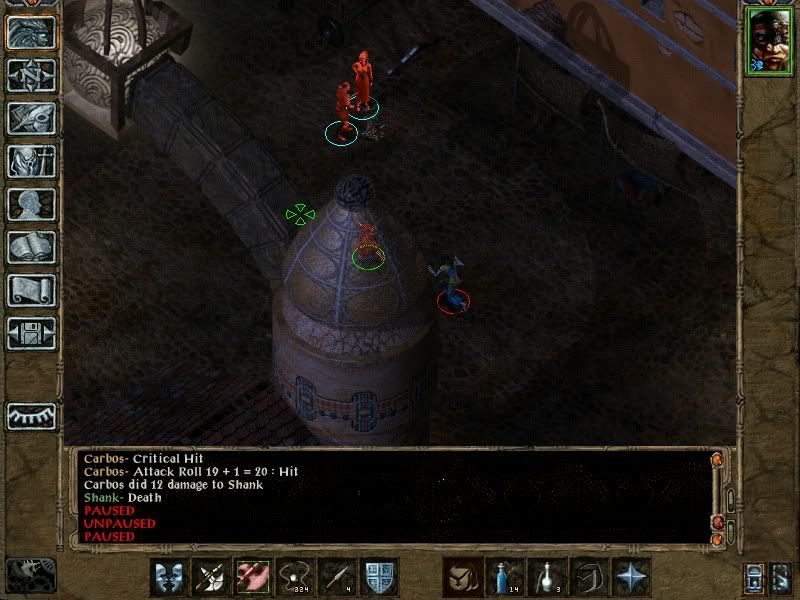Open the special abilities star button
Screen dimensions: 800x600
[x=632, y=577]
